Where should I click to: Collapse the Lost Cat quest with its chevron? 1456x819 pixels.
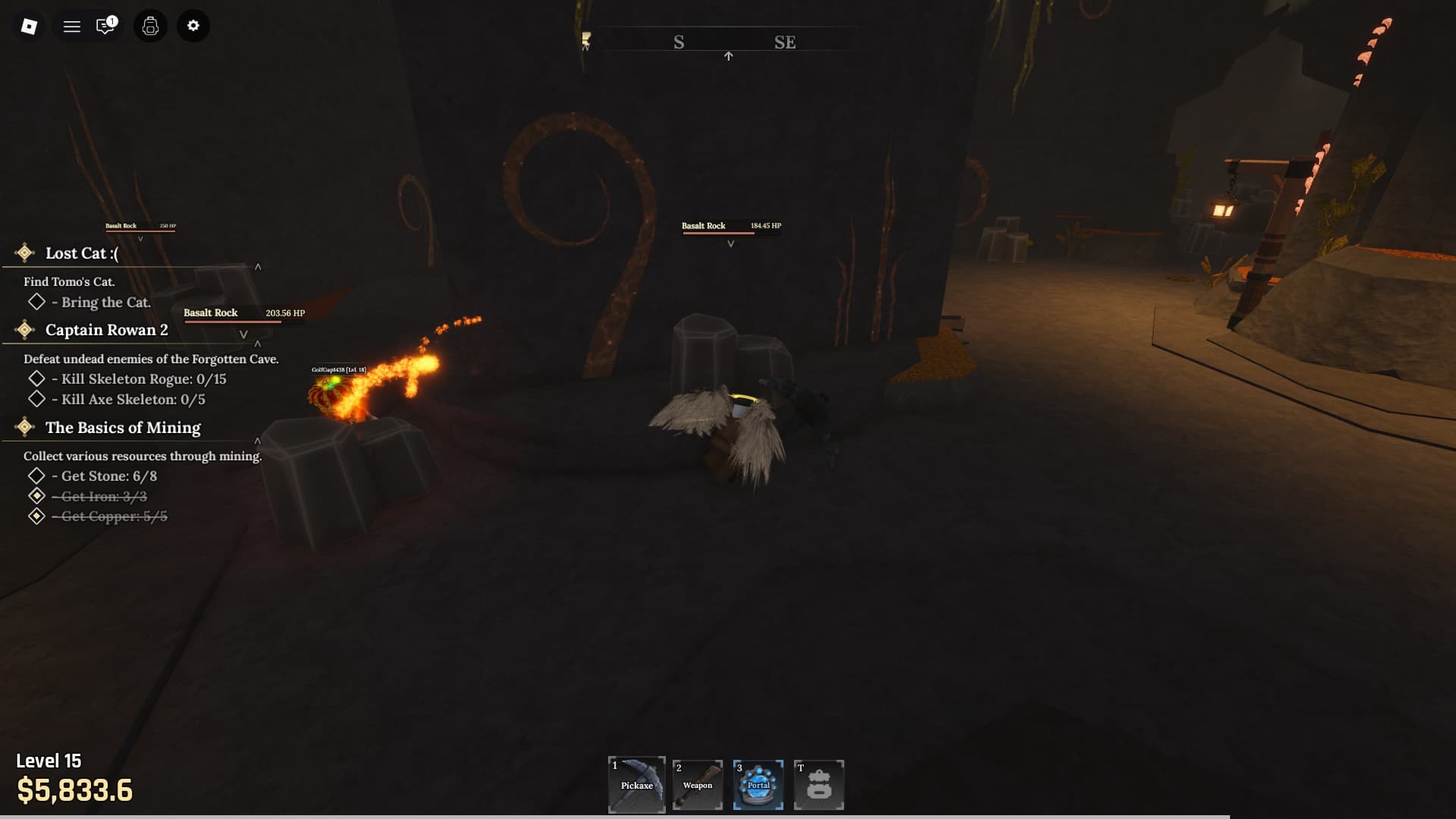[x=258, y=267]
